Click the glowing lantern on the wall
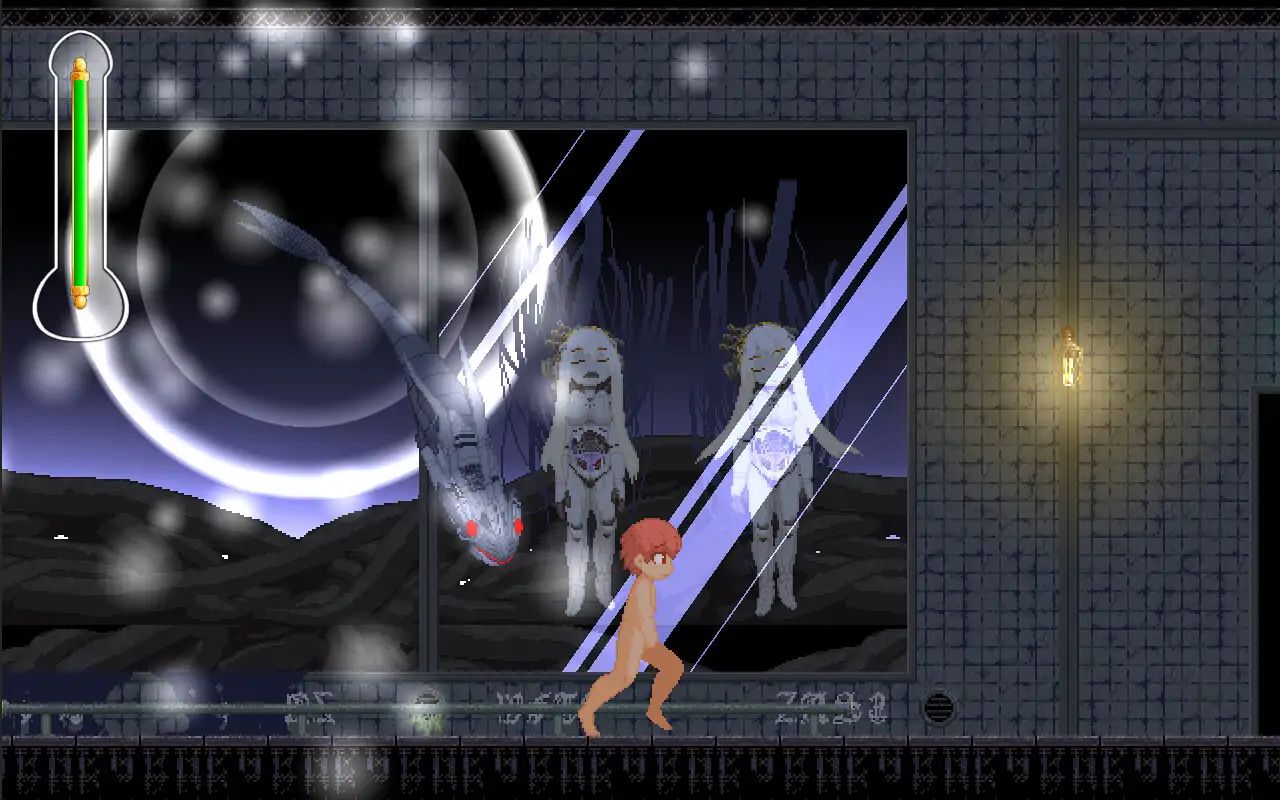The image size is (1280, 800). click(x=1069, y=360)
